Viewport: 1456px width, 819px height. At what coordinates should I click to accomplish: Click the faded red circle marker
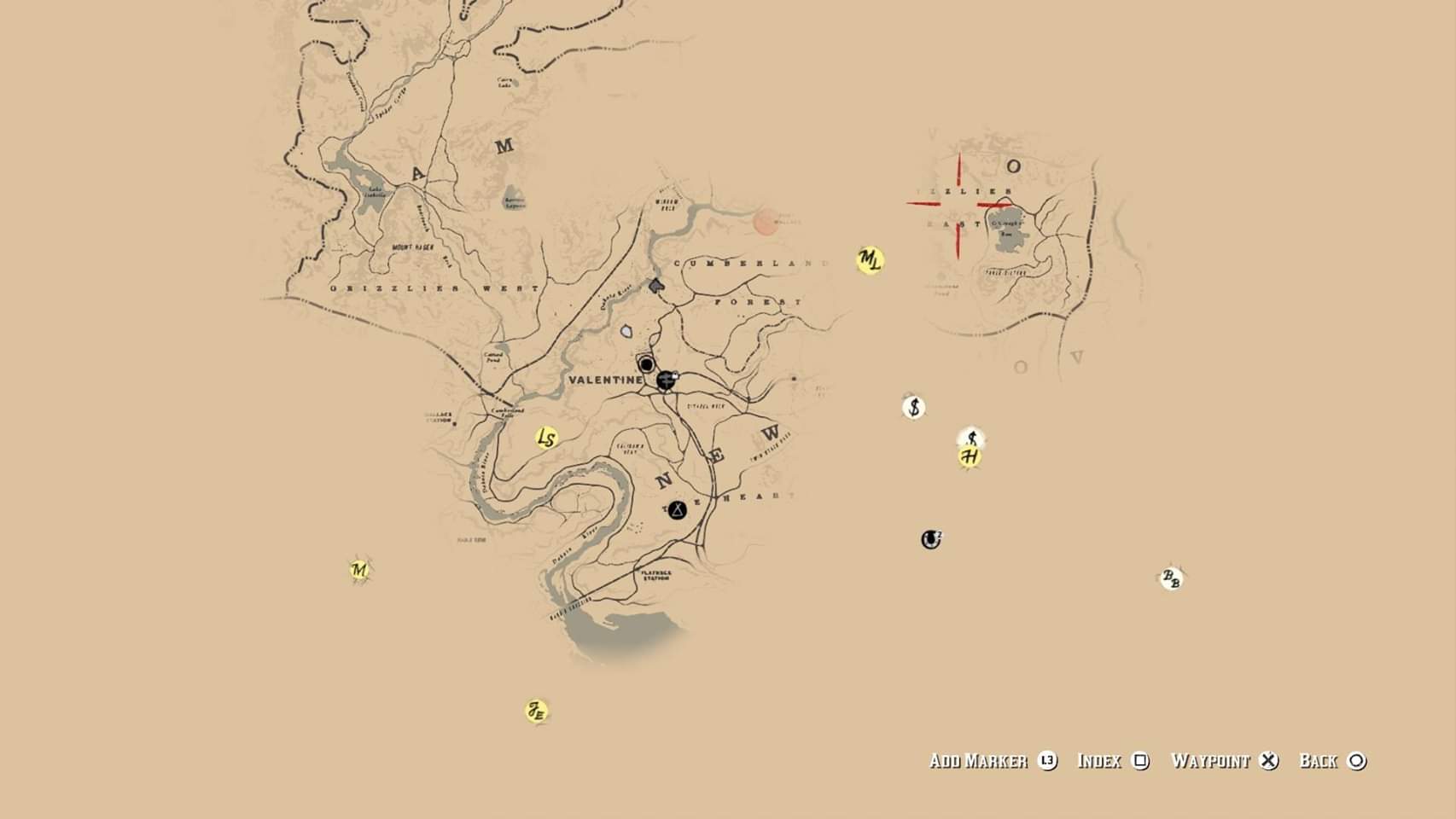[x=766, y=223]
